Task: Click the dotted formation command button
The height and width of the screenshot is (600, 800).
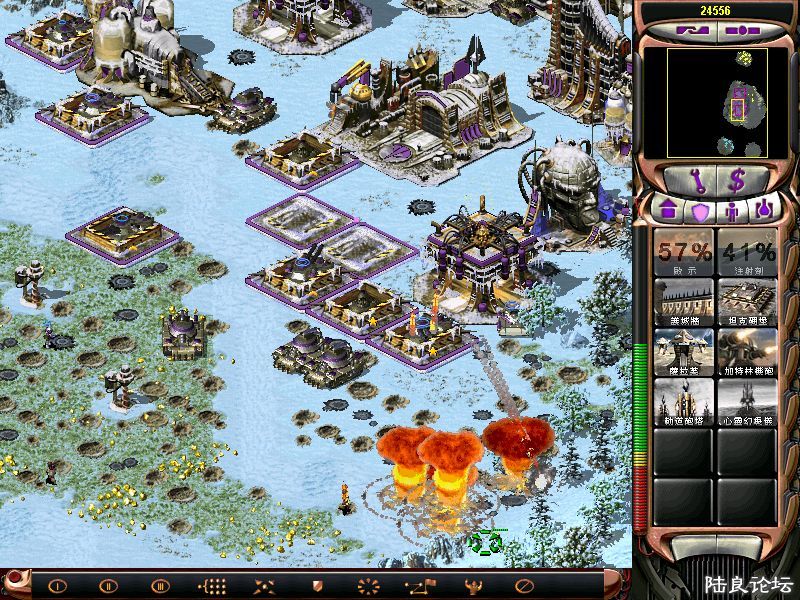Action: pyautogui.click(x=212, y=585)
